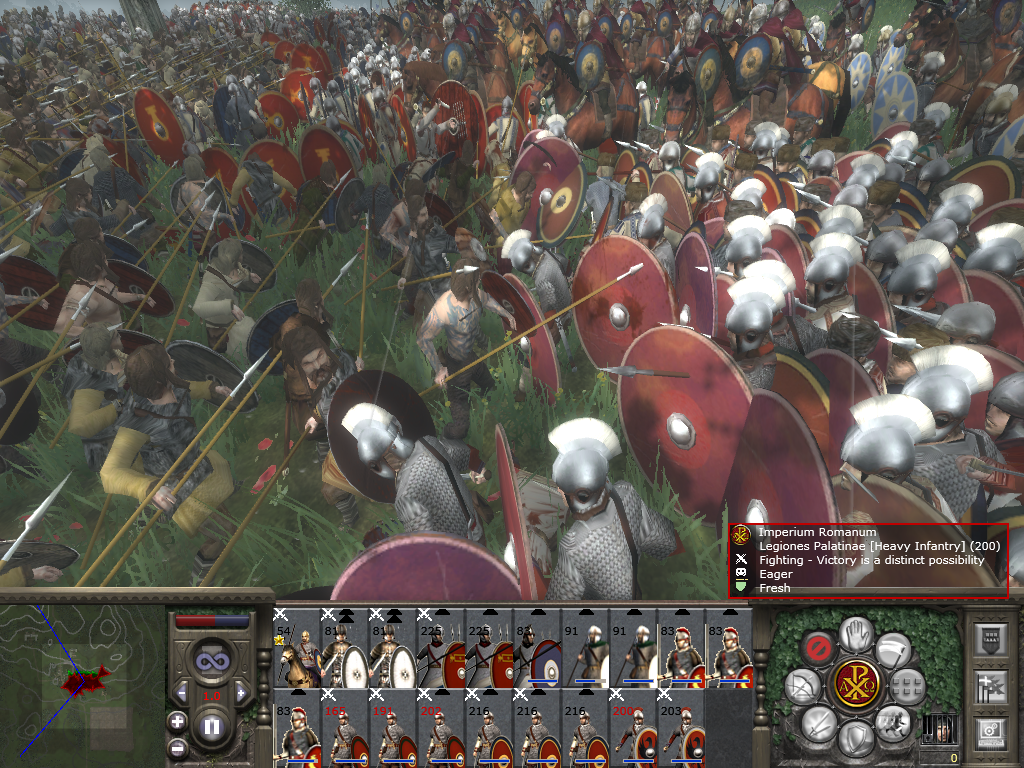Select the general's cavalry unit card

296,650
